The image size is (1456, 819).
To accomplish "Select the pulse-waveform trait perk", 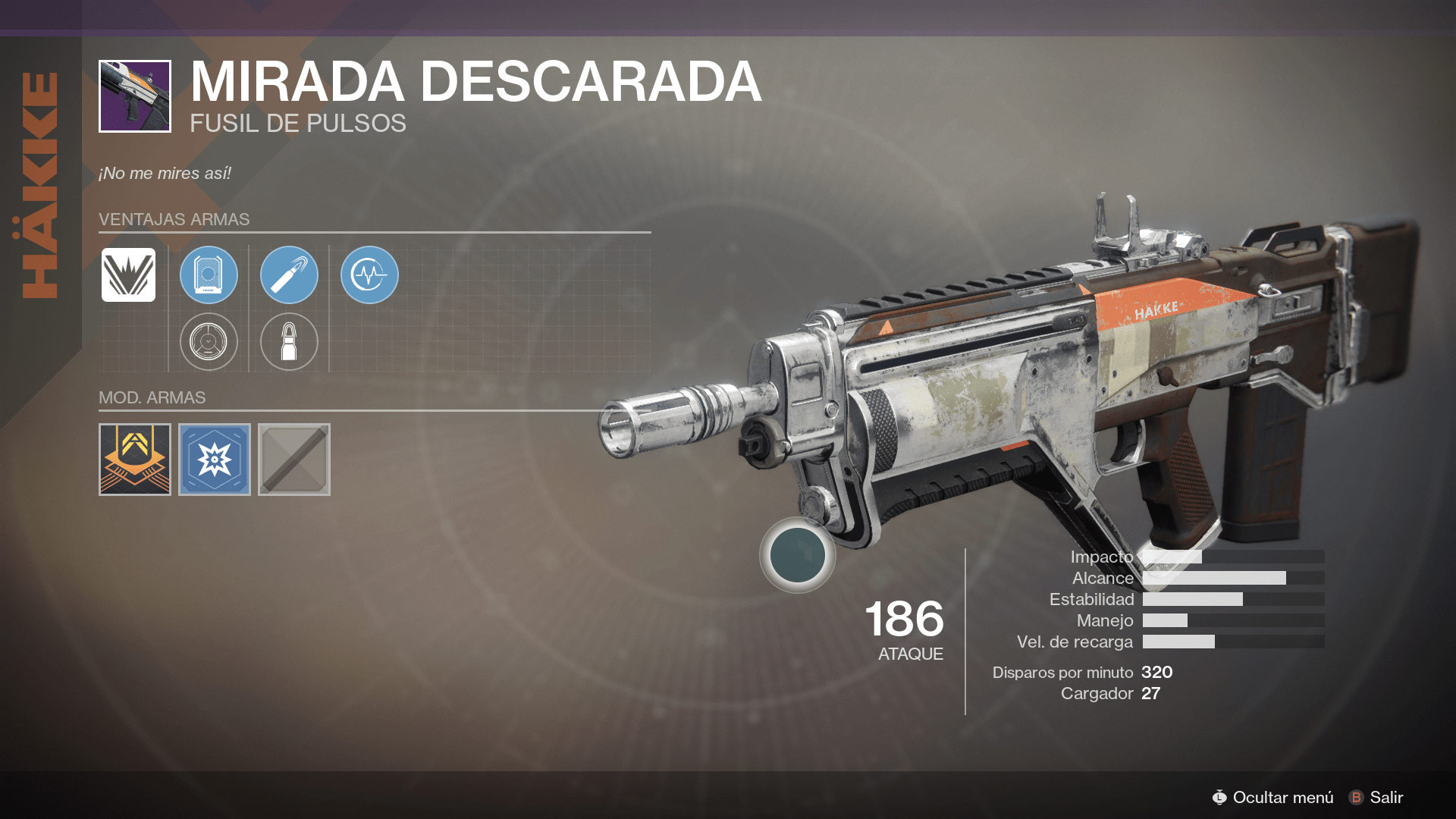I will (x=369, y=275).
